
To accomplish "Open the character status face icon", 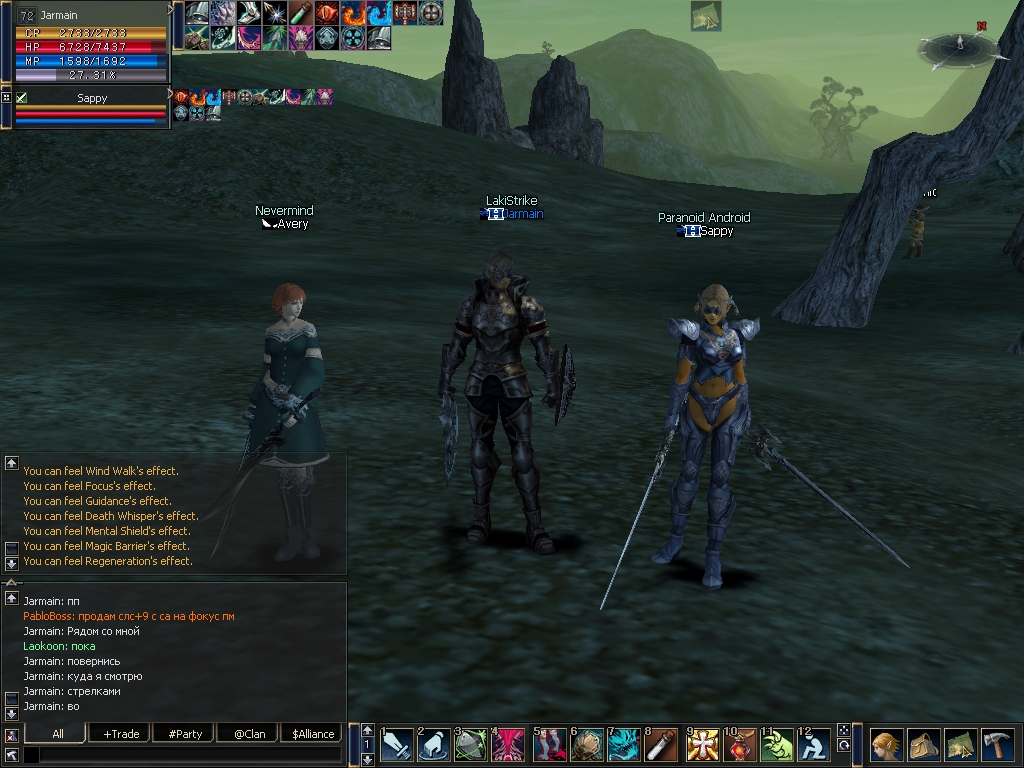I will point(887,745).
